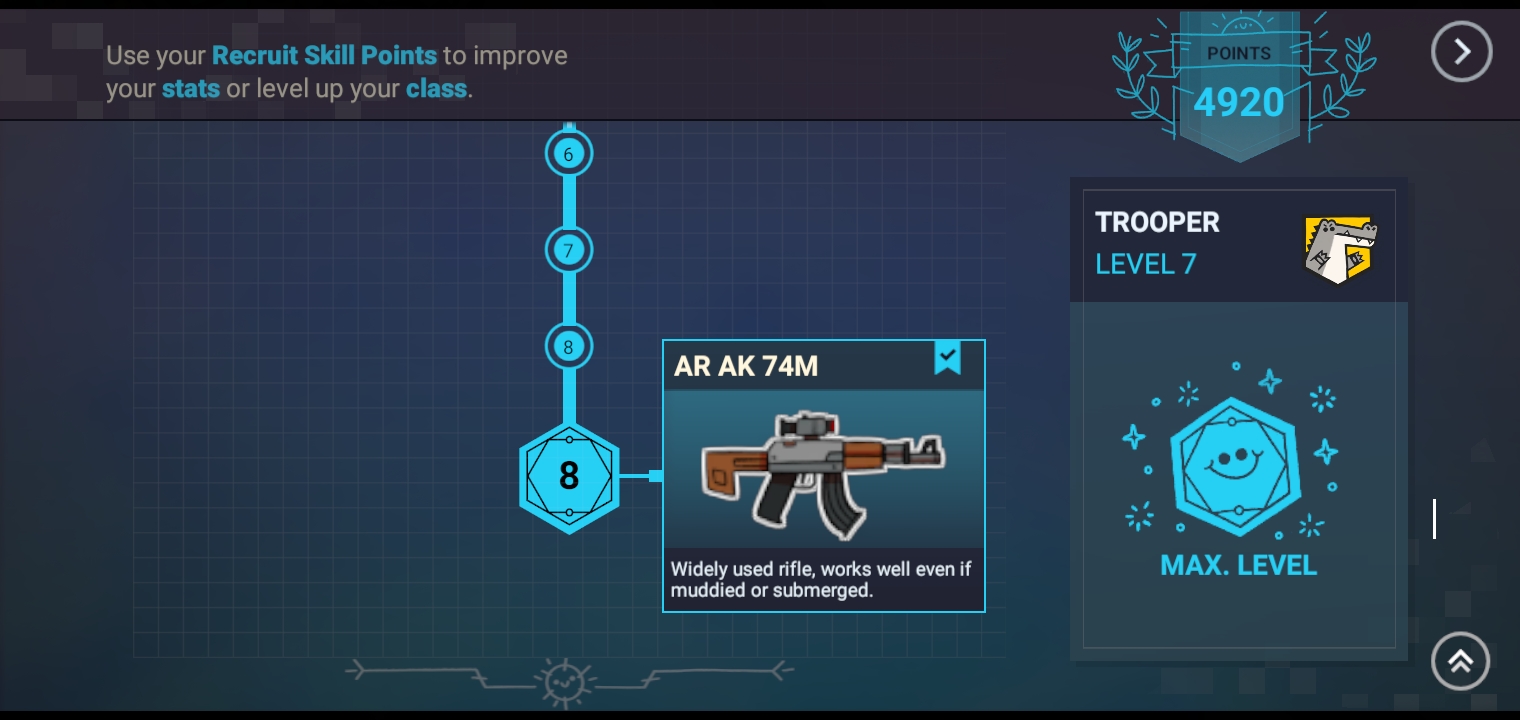Click the 4920 points value
Screen dimensions: 1520x720
tap(1239, 101)
